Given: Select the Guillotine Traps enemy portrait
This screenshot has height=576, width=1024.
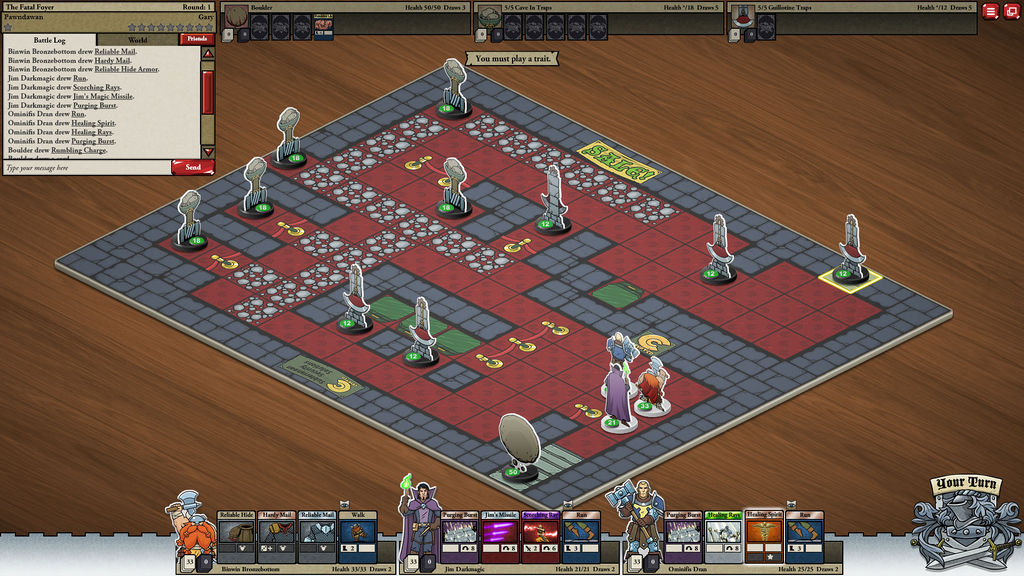Looking at the screenshot, I should pos(743,17).
